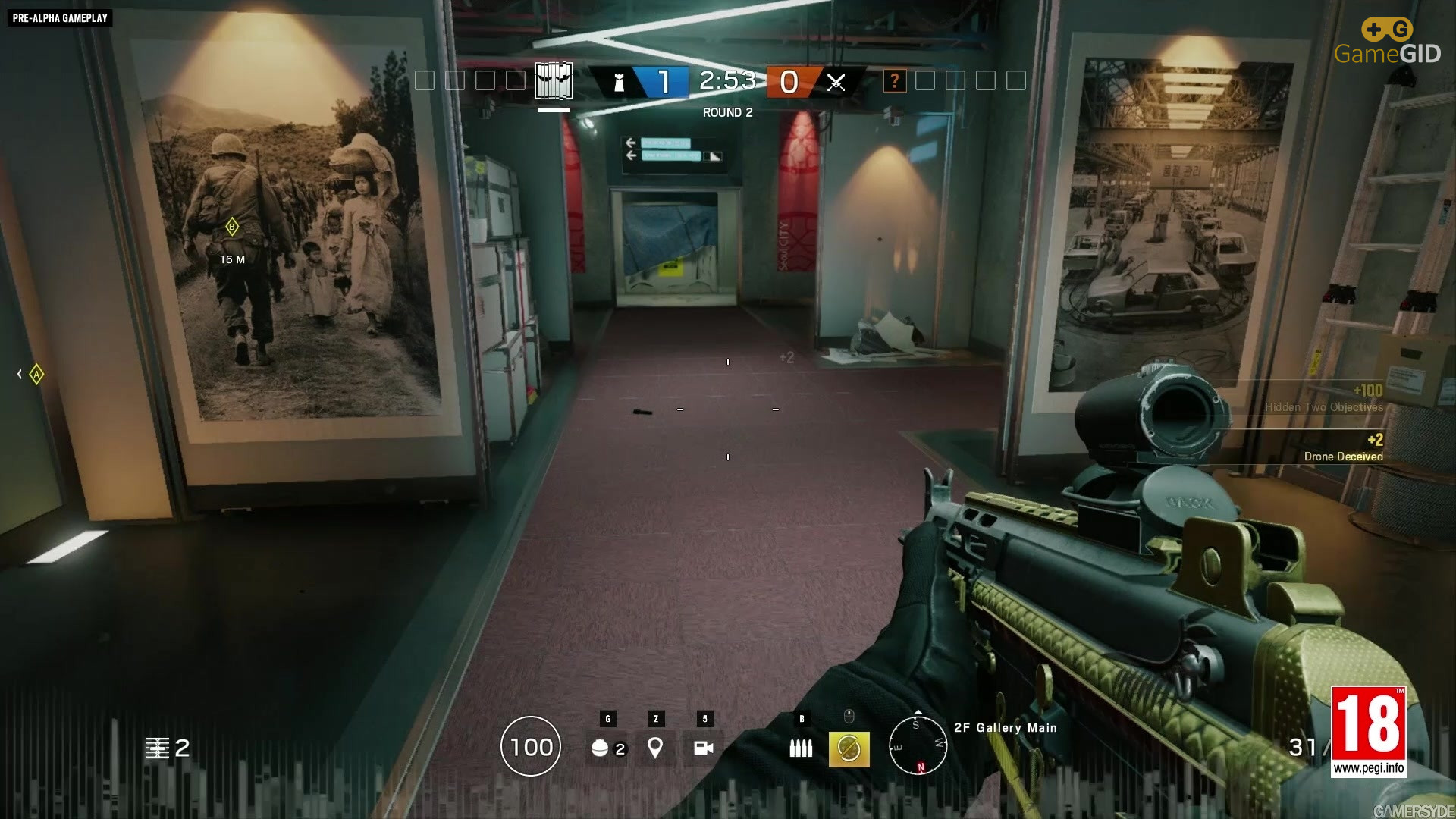Click the reinforcements remaining icon
1456x819 pixels.
point(157,748)
